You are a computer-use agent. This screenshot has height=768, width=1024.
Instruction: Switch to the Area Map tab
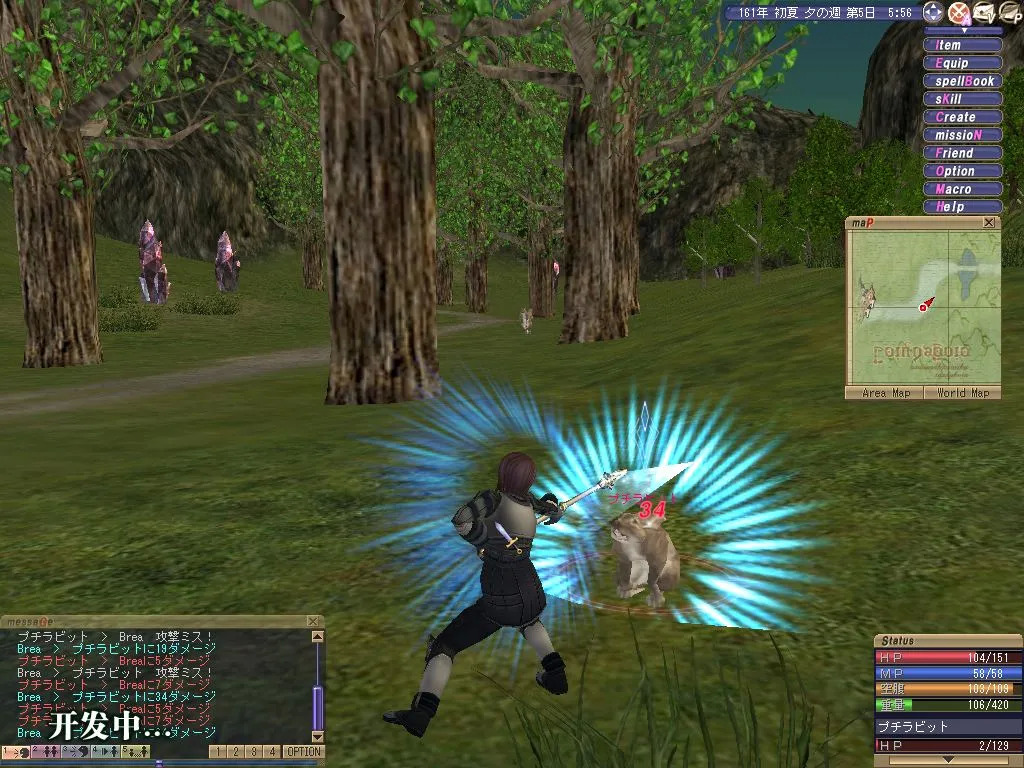point(886,393)
